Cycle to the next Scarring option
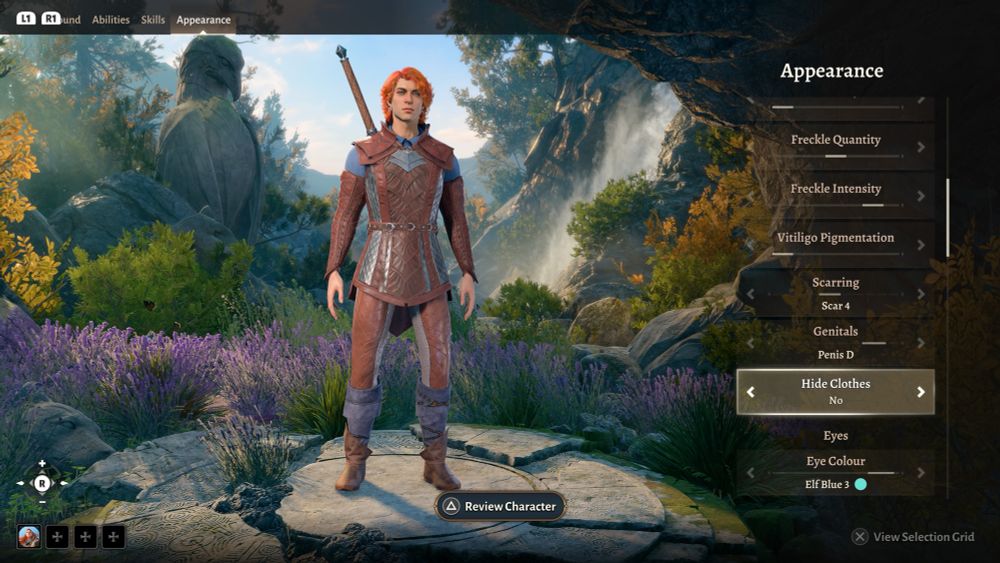Image resolution: width=1000 pixels, height=563 pixels. [920, 294]
